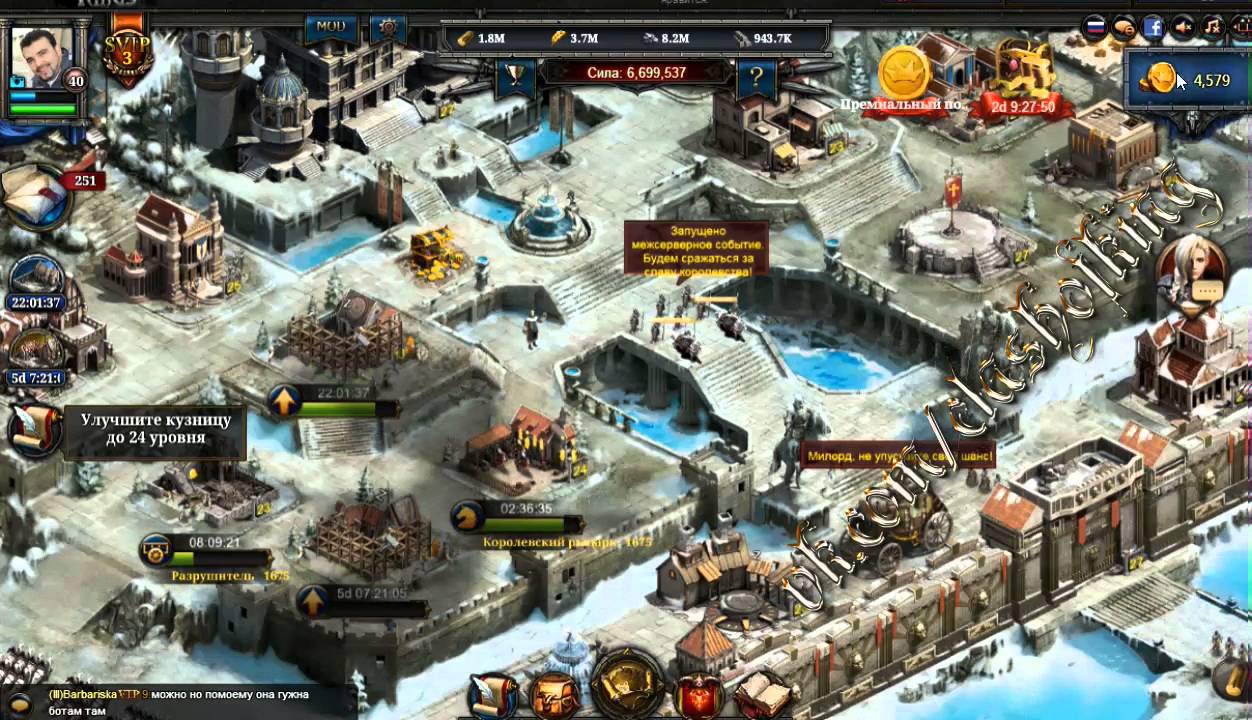Screen dimensions: 1252x720
Task: Open the golden map in the bottom bar
Action: click(626, 686)
